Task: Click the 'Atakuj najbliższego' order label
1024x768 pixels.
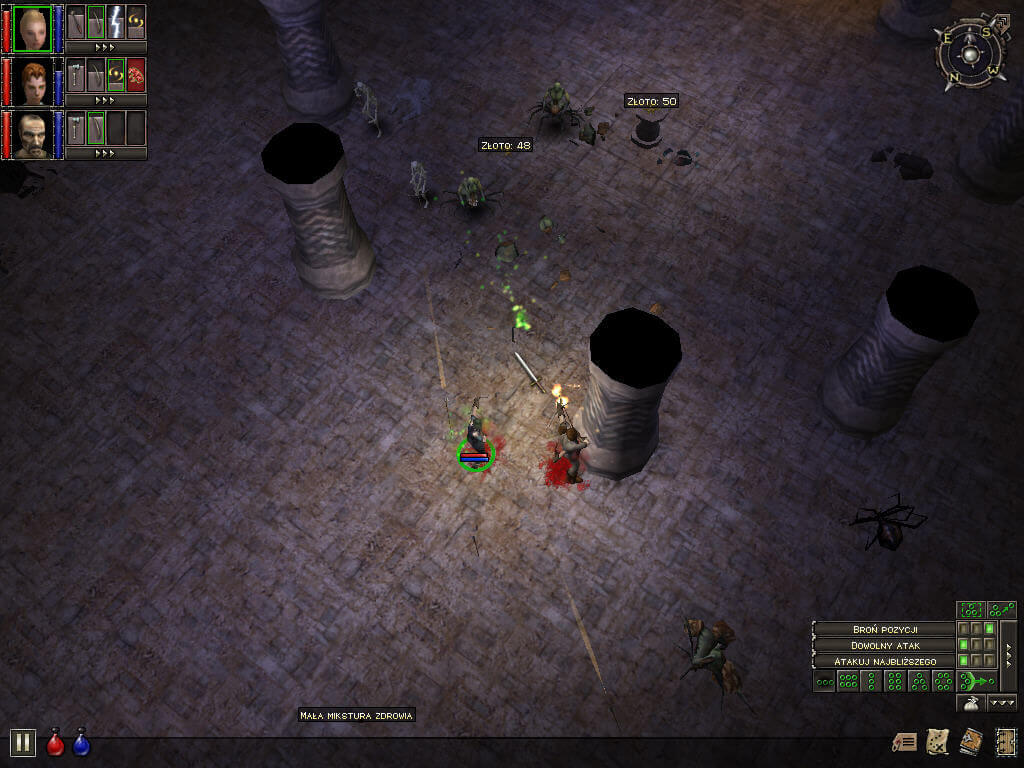Action: tap(884, 661)
